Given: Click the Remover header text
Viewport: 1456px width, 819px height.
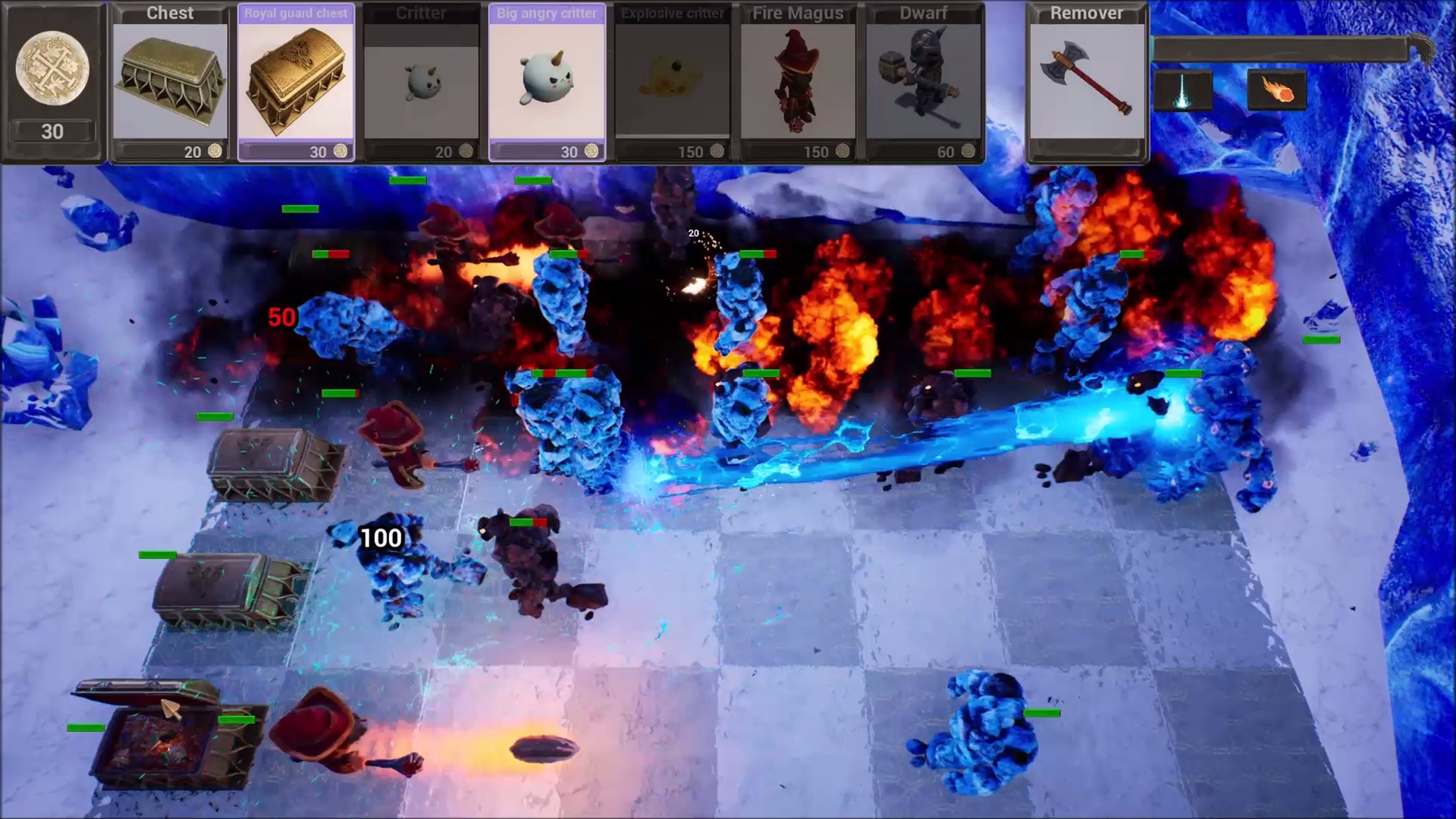Looking at the screenshot, I should click(x=1086, y=13).
